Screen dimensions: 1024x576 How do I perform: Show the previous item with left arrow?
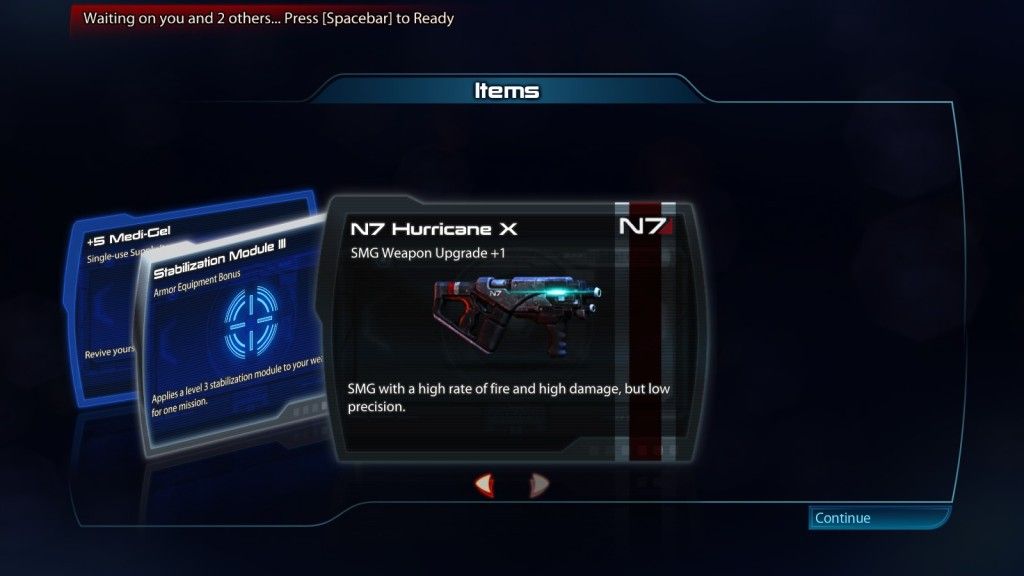click(x=485, y=485)
